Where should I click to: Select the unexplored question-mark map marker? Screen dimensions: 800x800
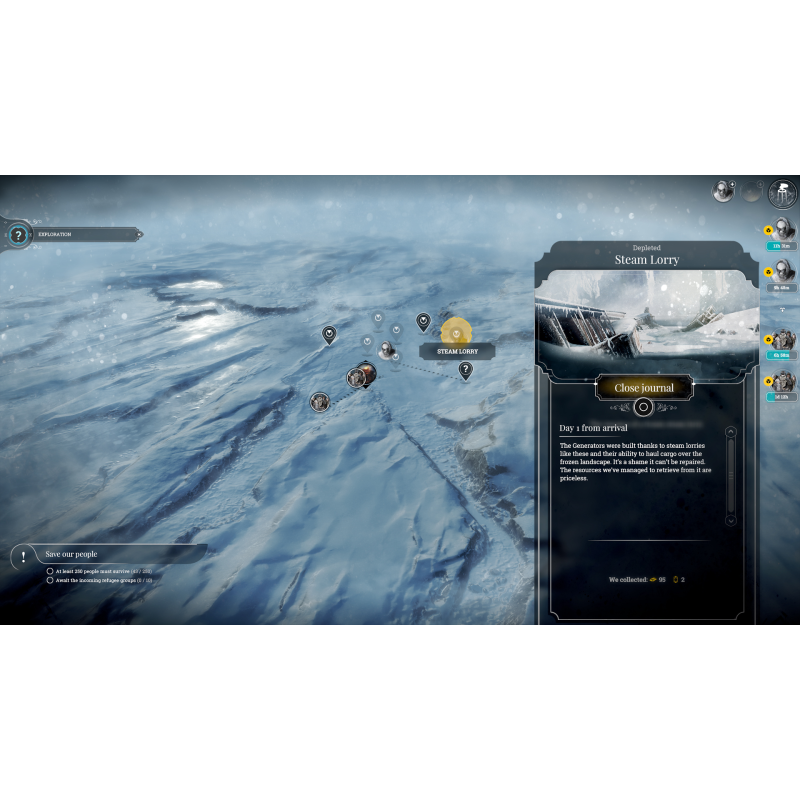coord(465,370)
